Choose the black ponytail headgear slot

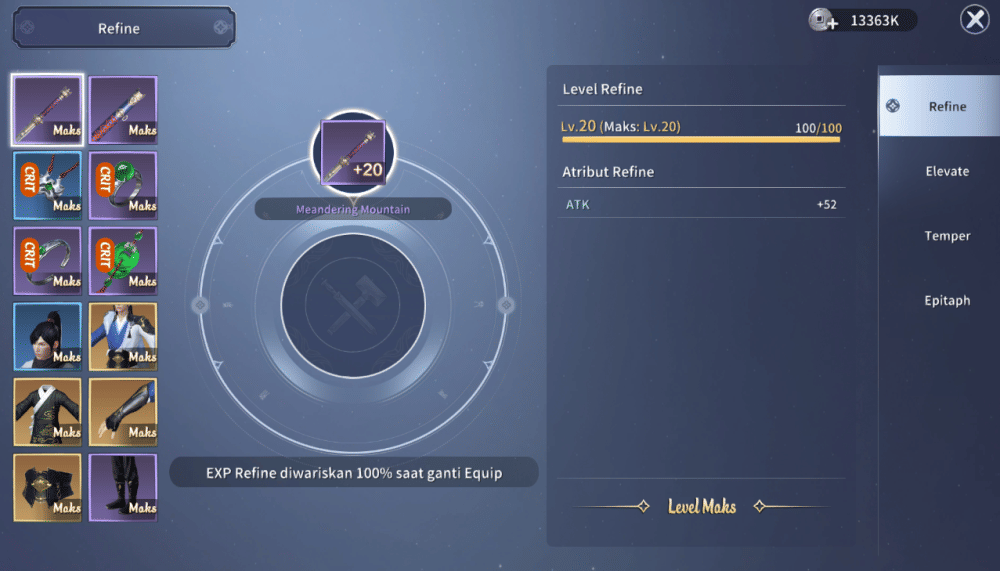(47, 336)
